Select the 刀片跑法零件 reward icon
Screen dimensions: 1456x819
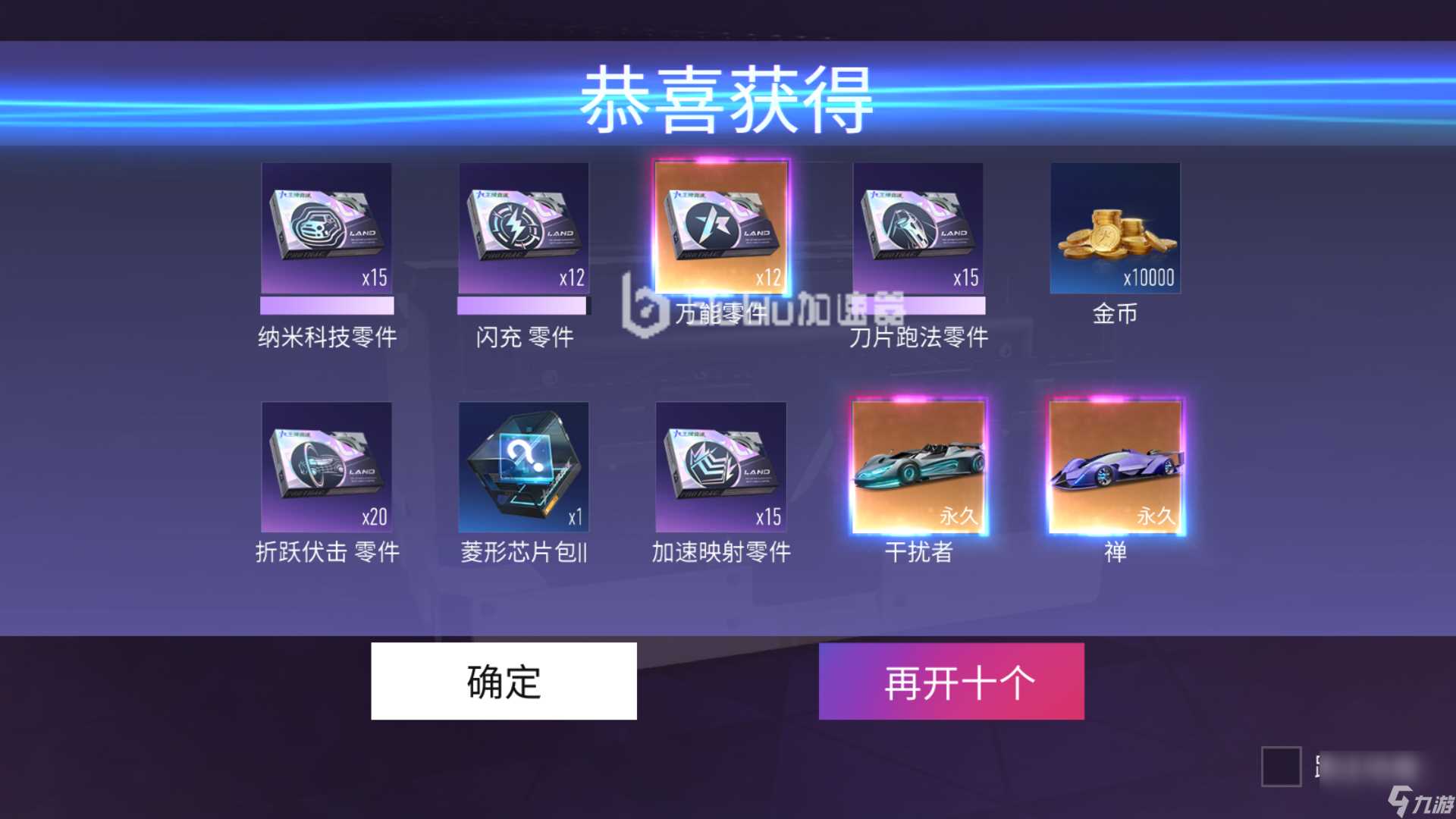919,227
